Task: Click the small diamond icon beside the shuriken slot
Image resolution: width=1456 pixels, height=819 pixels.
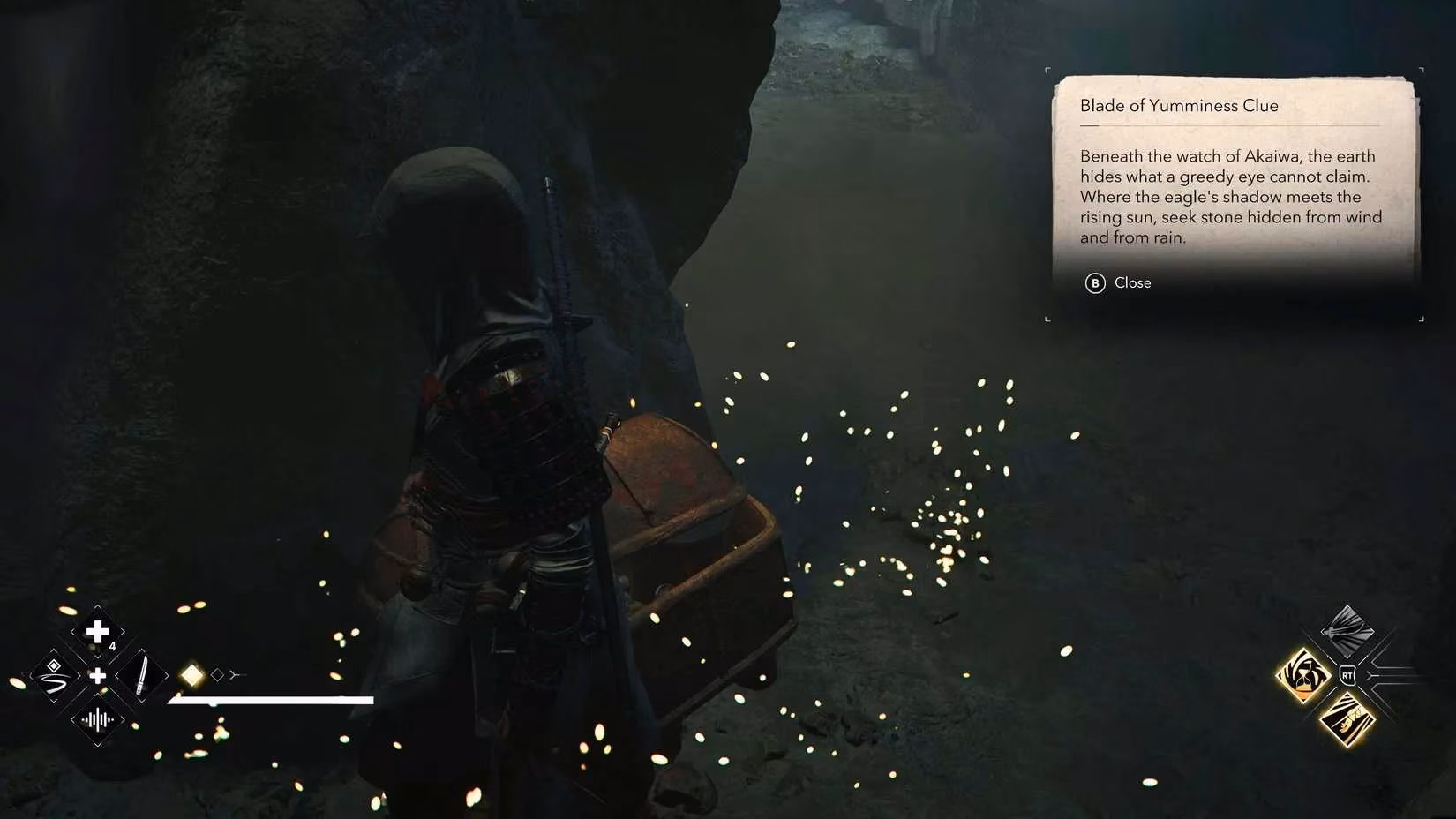Action: point(53,665)
